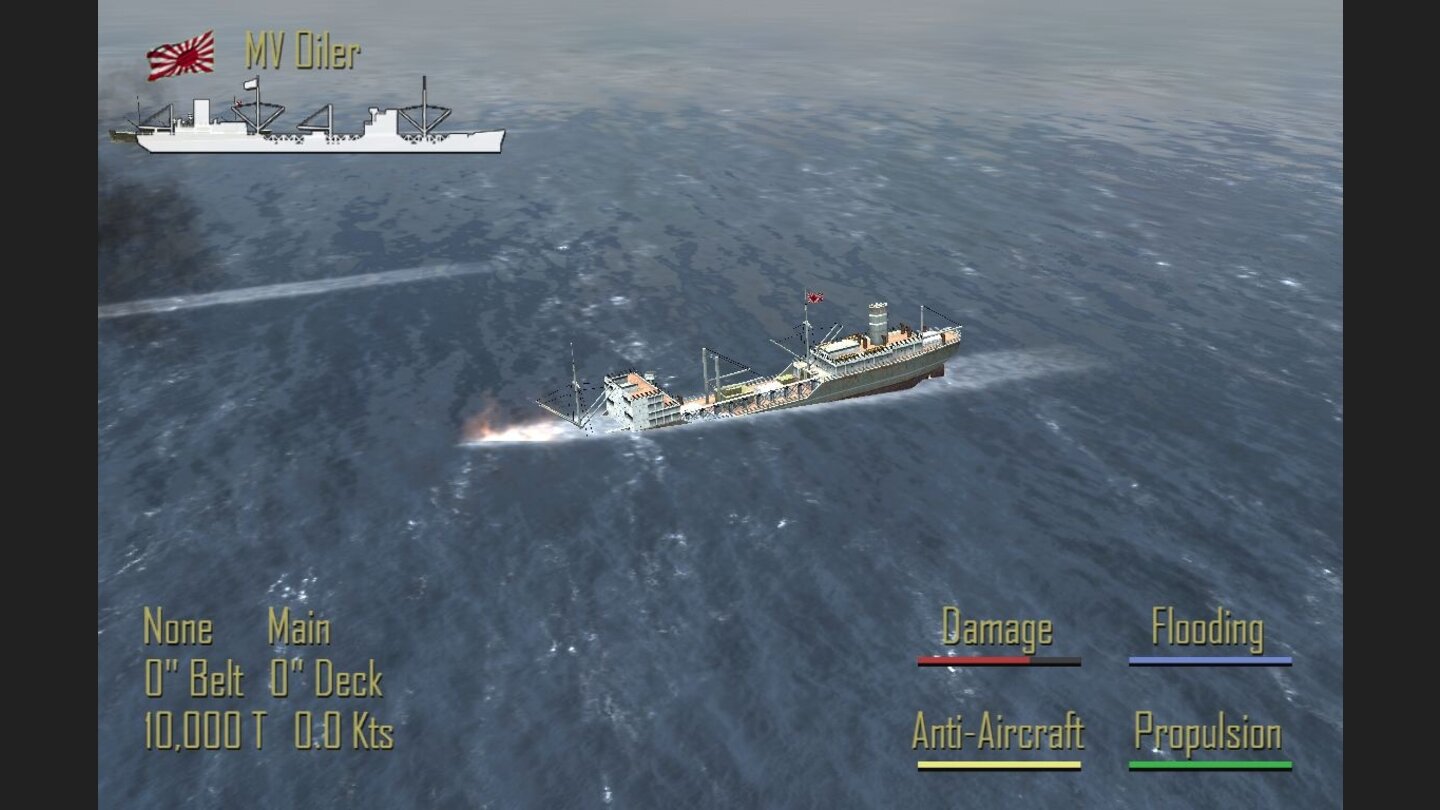Toggle the Anti-Aircraft readout display
Image resolution: width=1440 pixels, height=810 pixels.
coord(997,733)
